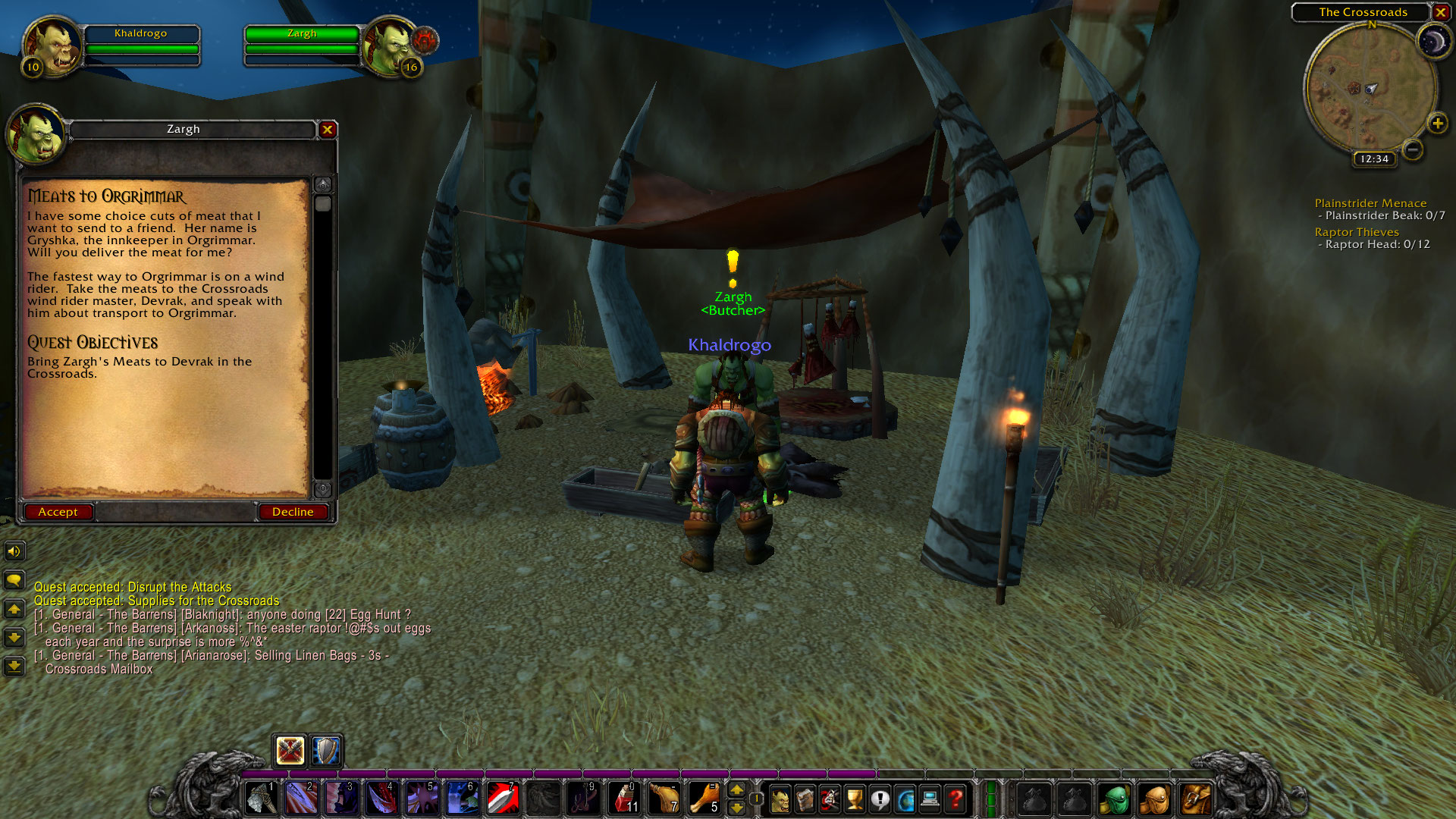Open the Spellbook and Abilities icon

point(805,798)
